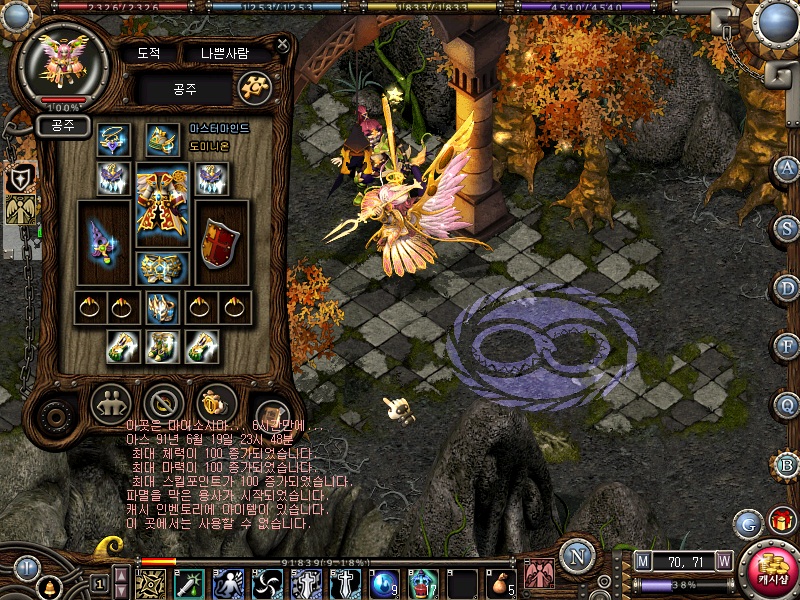Select the red shield equipment slot

tap(220, 243)
